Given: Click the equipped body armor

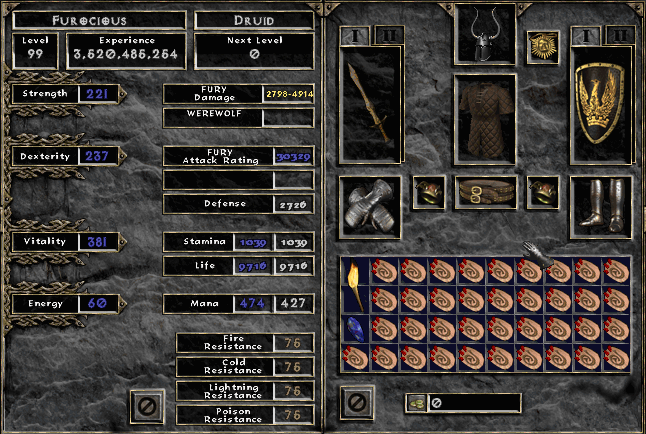Looking at the screenshot, I should click(485, 118).
